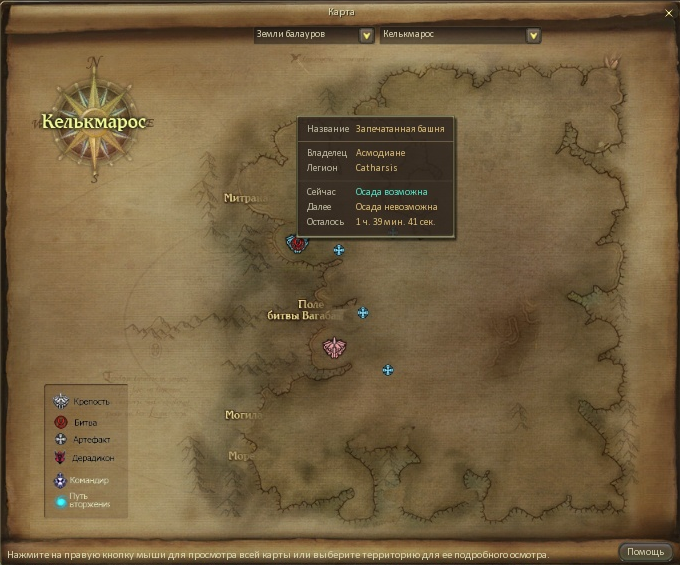Choose the Крепость legend entry

(x=86, y=401)
